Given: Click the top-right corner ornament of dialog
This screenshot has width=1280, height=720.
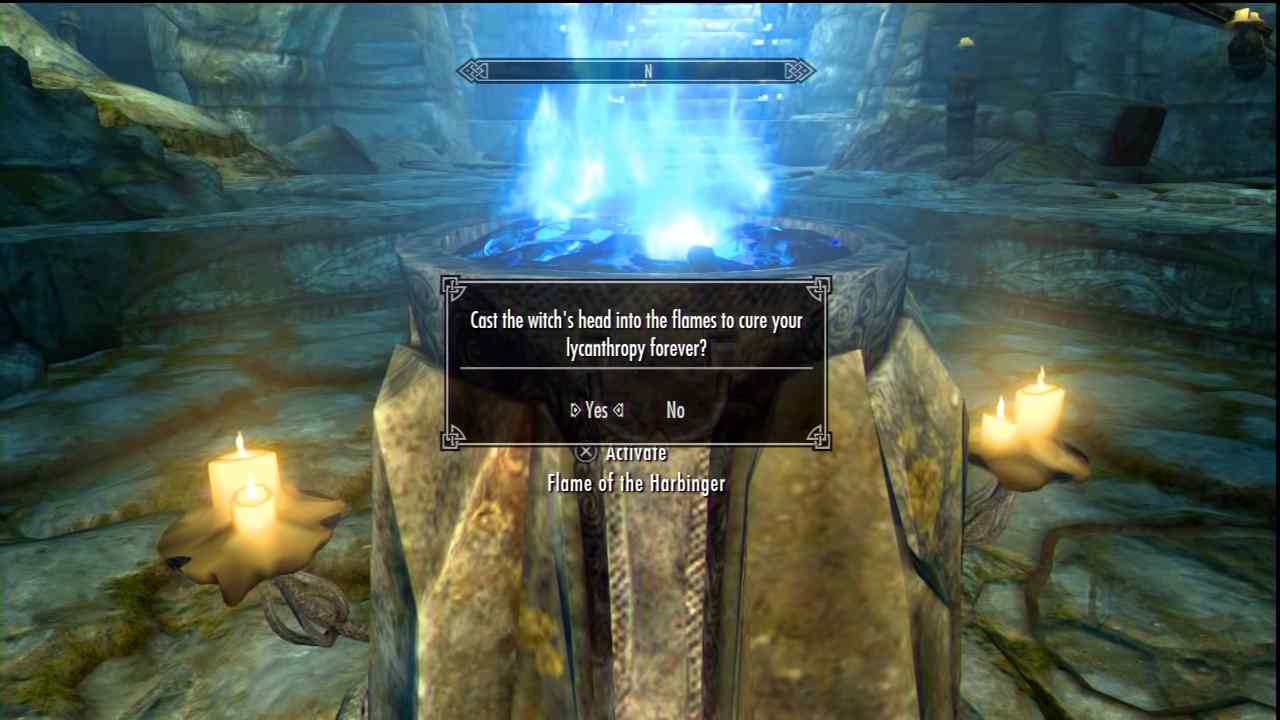Looking at the screenshot, I should click(819, 288).
